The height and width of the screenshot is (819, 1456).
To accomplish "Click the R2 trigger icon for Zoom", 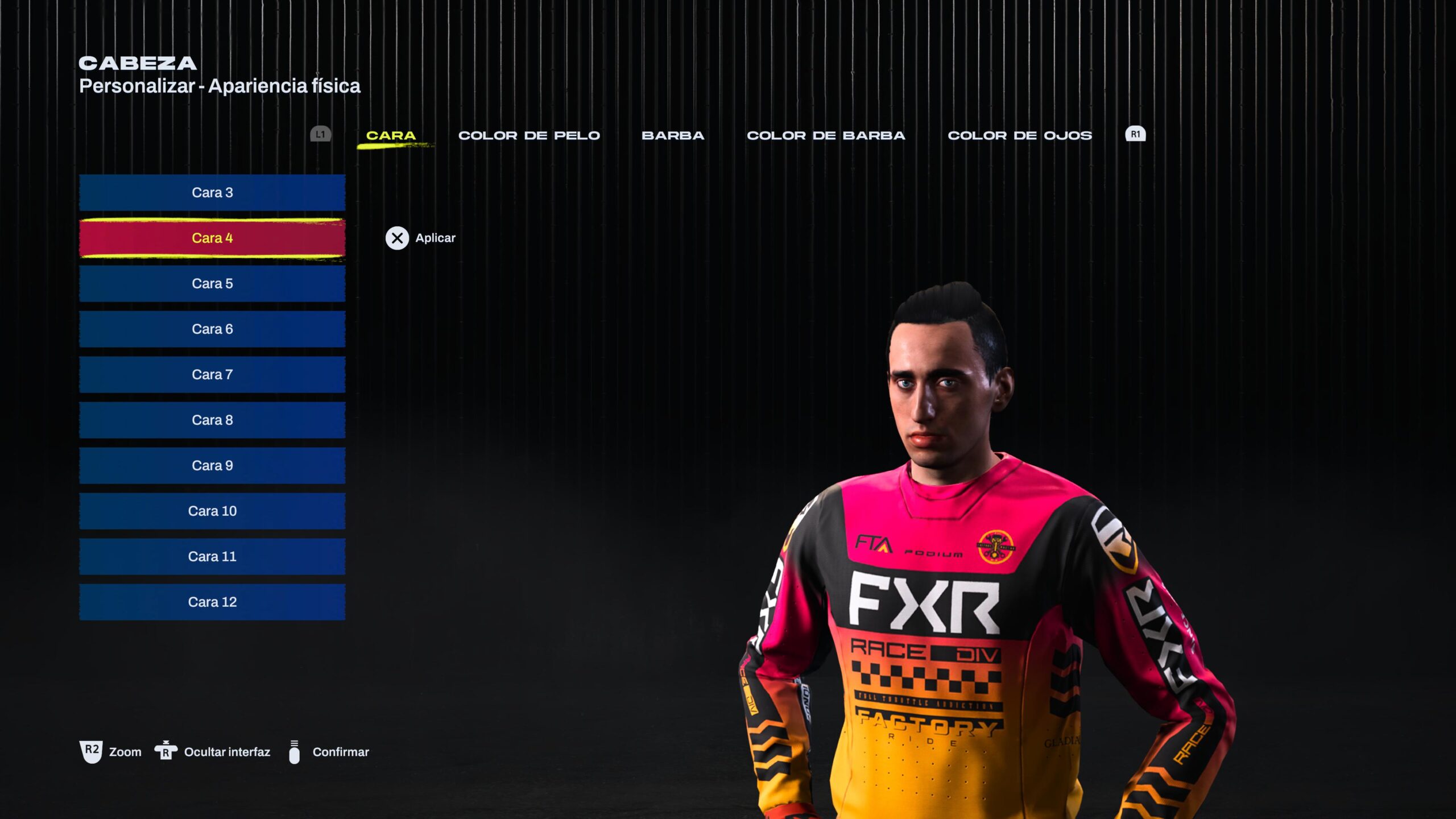I will pos(91,751).
